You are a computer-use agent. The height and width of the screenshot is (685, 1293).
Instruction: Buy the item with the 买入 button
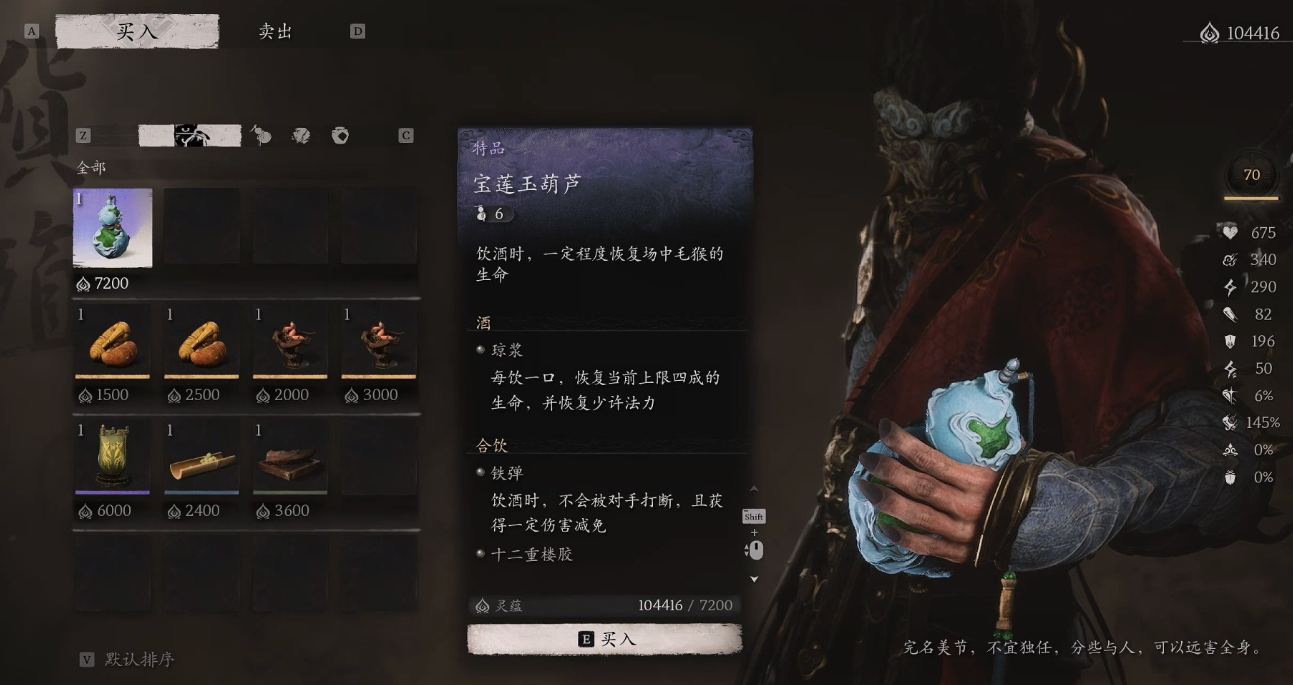(605, 639)
